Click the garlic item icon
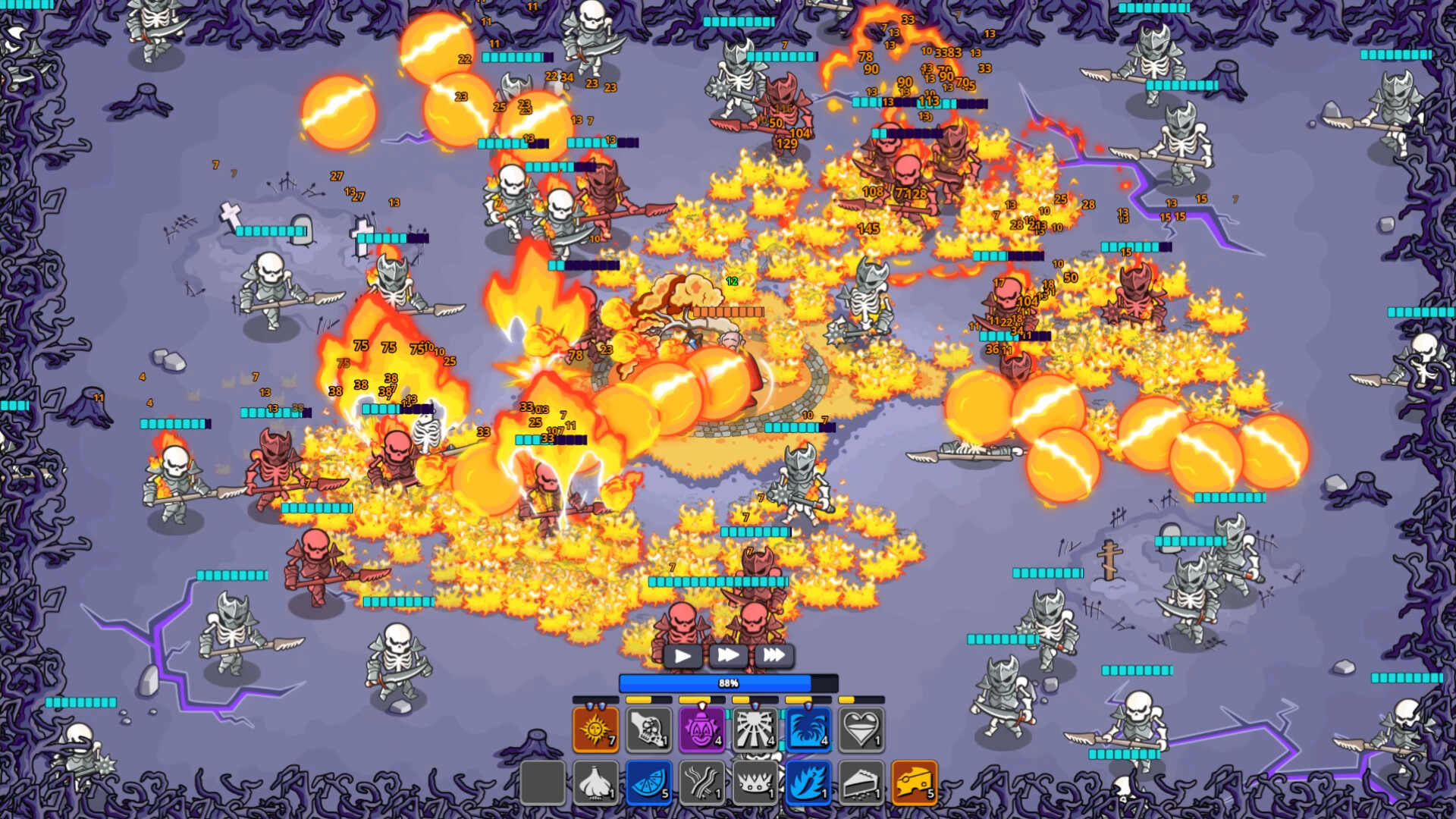 pyautogui.click(x=596, y=785)
